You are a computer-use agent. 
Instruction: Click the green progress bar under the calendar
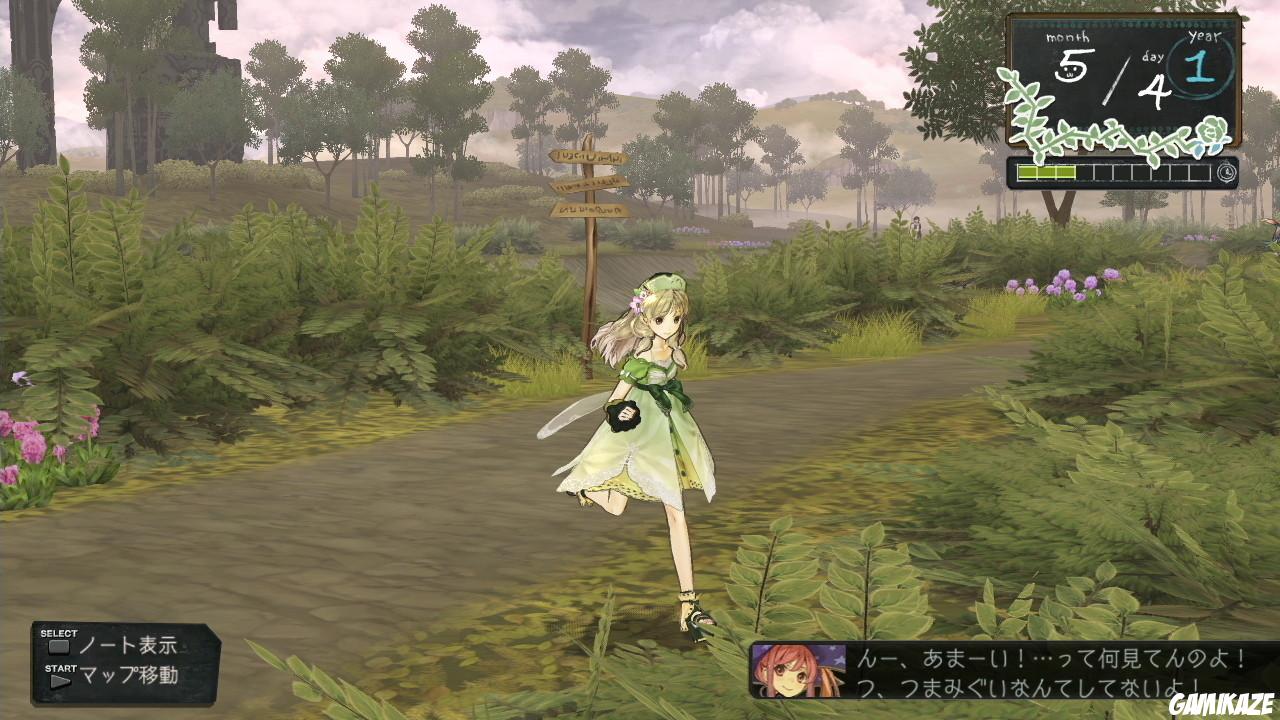1046,172
